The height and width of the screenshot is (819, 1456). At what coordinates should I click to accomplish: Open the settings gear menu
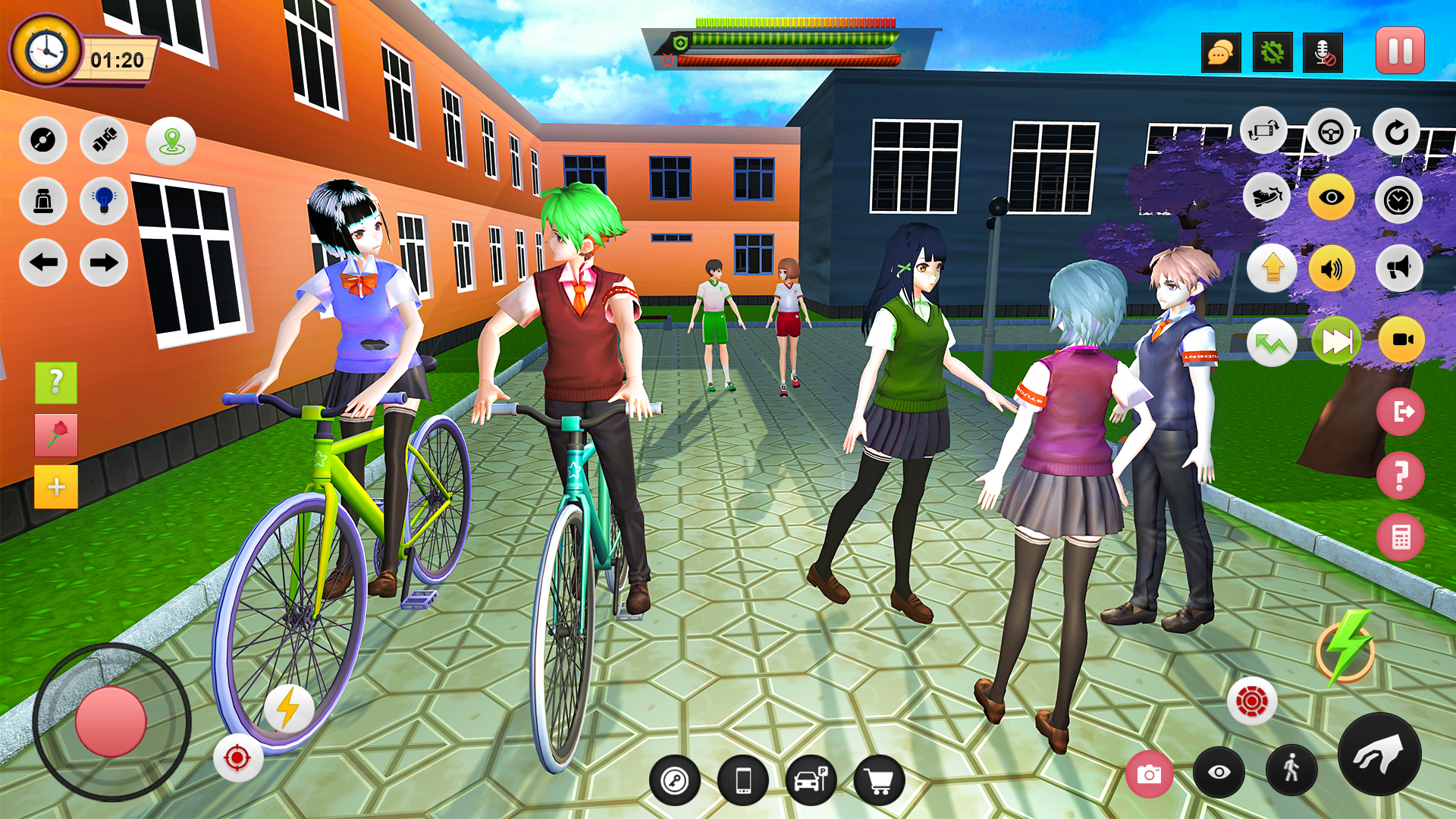1273,53
